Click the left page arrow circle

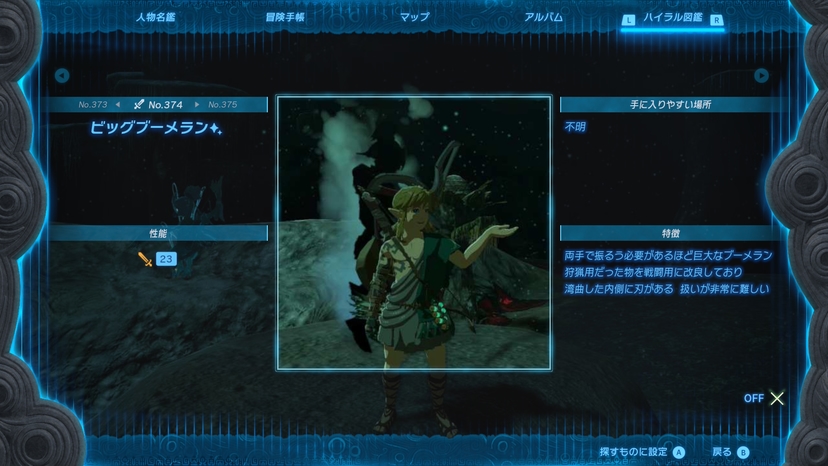pos(62,76)
